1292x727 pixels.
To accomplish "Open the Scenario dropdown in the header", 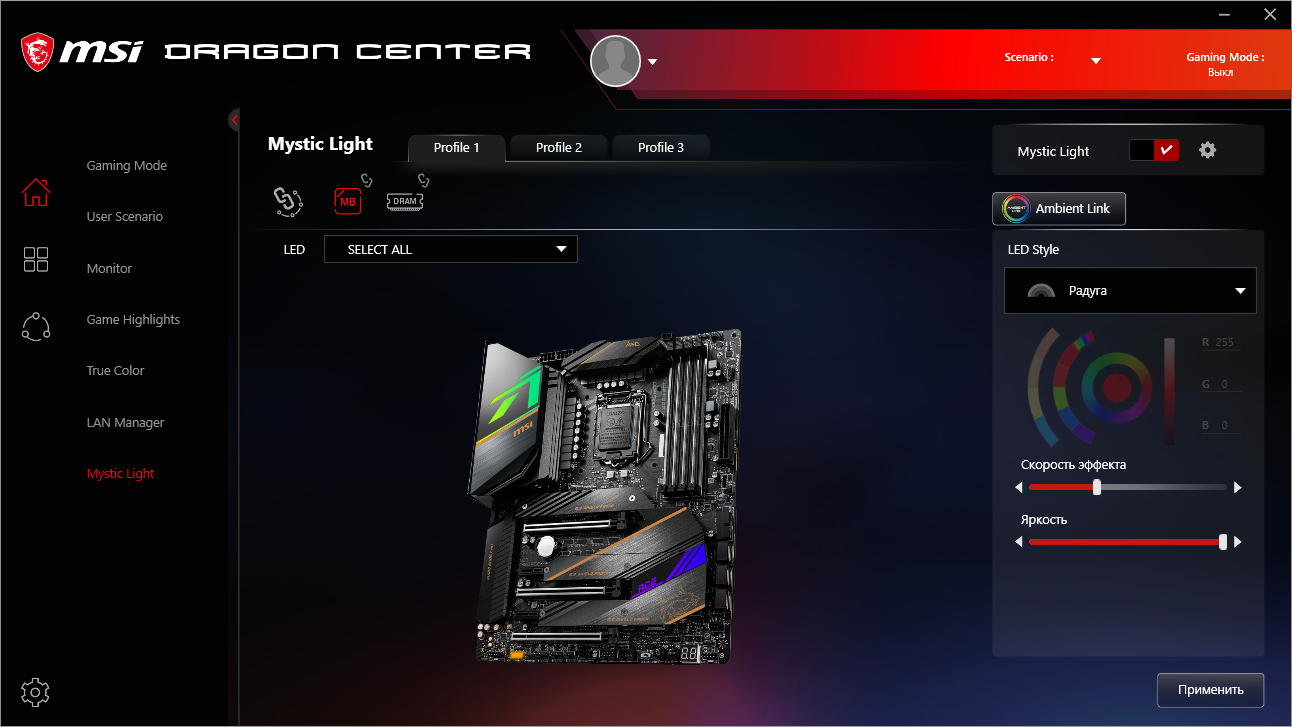I will tap(1095, 58).
